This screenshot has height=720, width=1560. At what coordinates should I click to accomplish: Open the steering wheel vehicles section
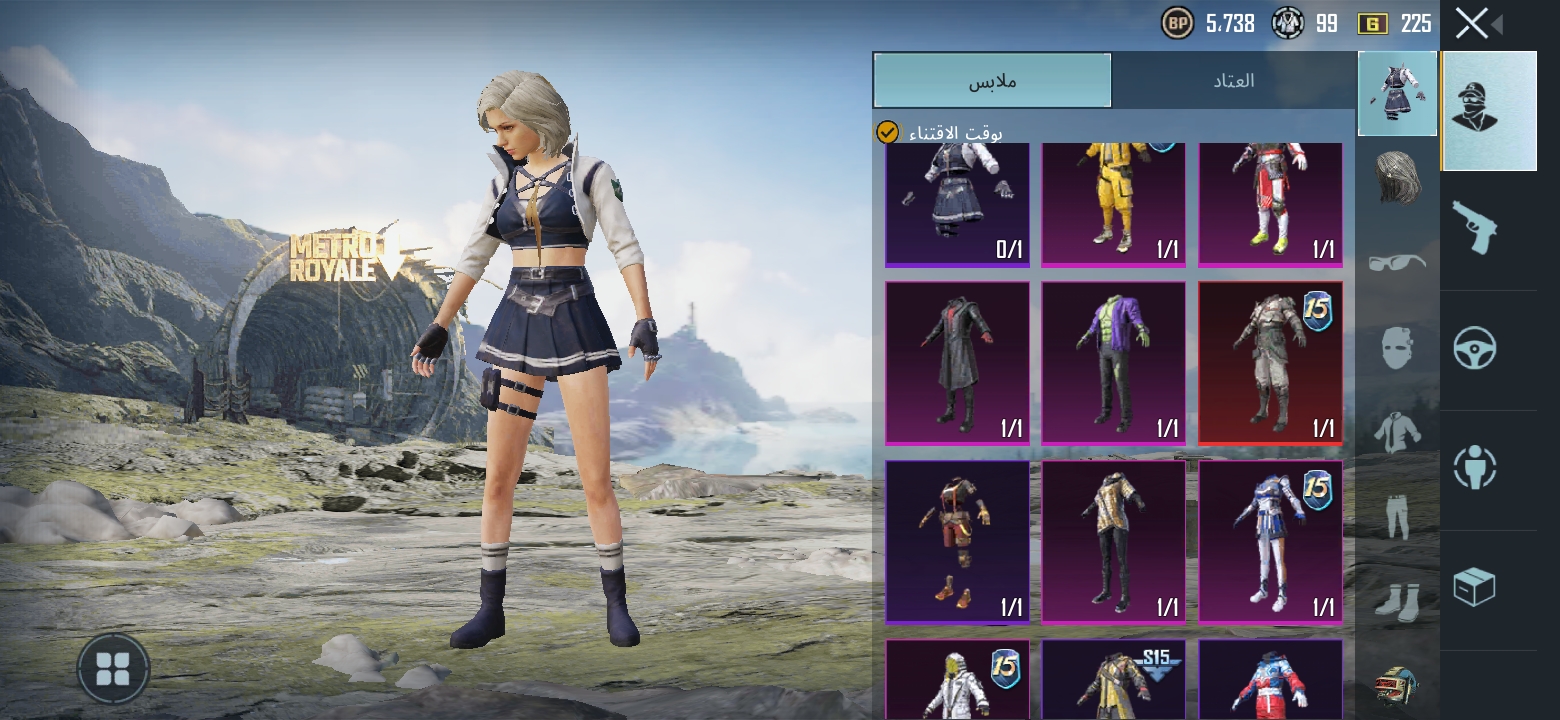tap(1474, 349)
